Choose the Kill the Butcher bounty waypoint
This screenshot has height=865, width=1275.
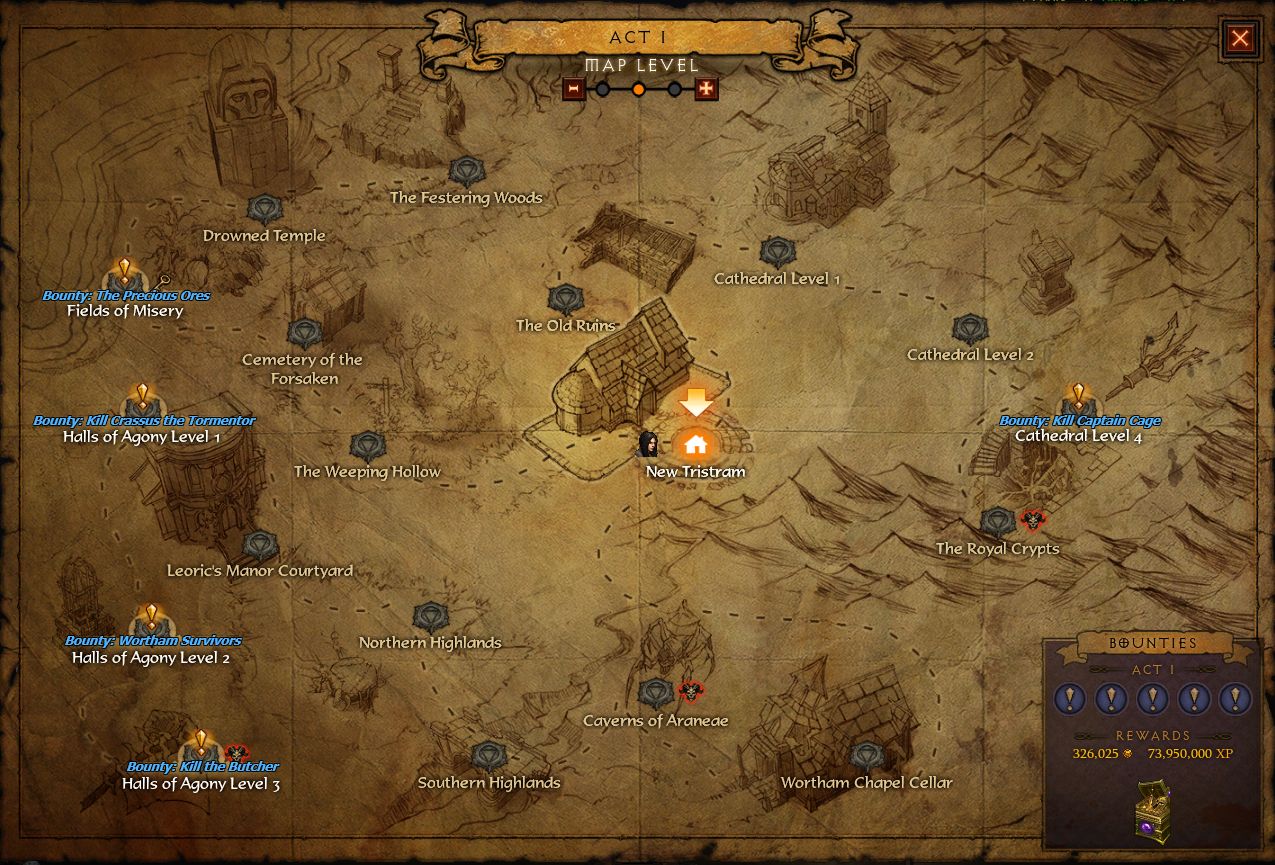click(x=200, y=748)
